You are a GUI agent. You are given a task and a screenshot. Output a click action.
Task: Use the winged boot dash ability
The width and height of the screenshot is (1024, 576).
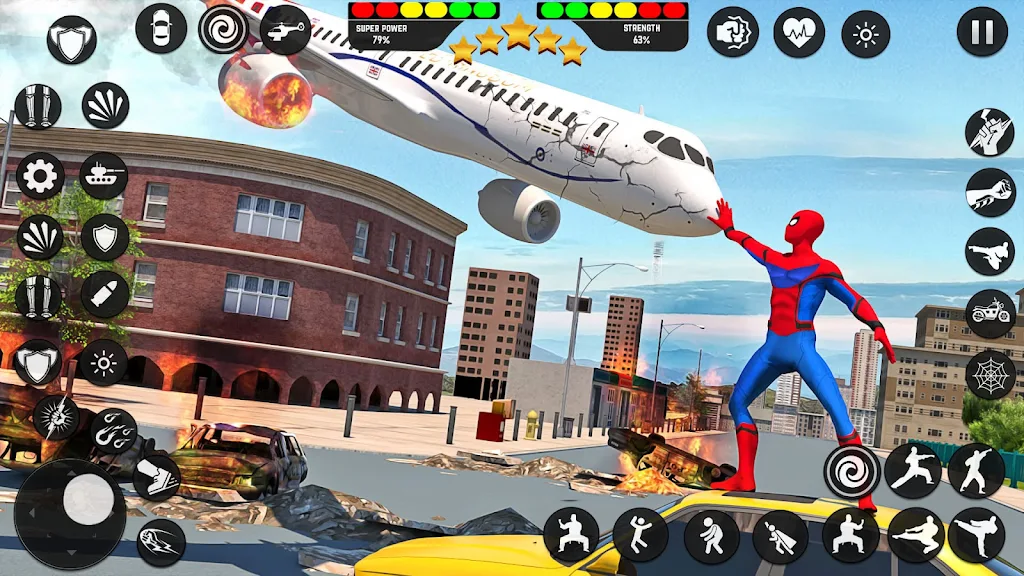pos(157,476)
